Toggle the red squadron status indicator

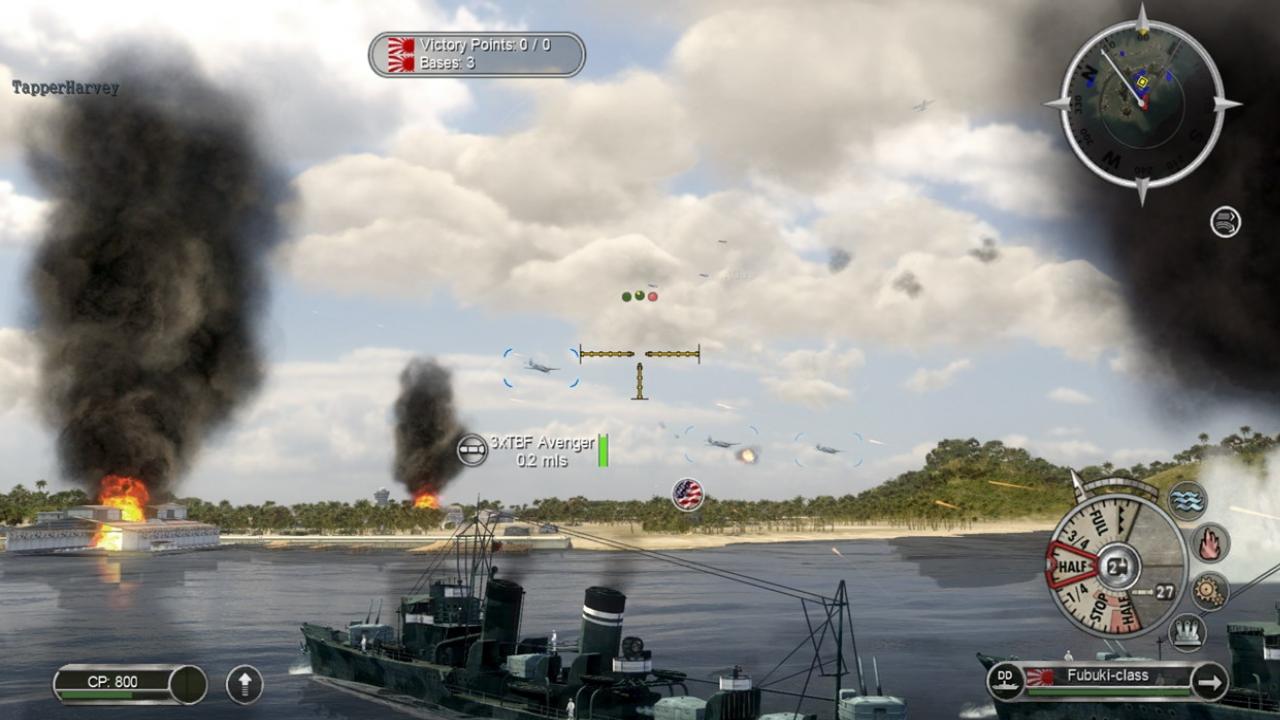pyautogui.click(x=653, y=296)
